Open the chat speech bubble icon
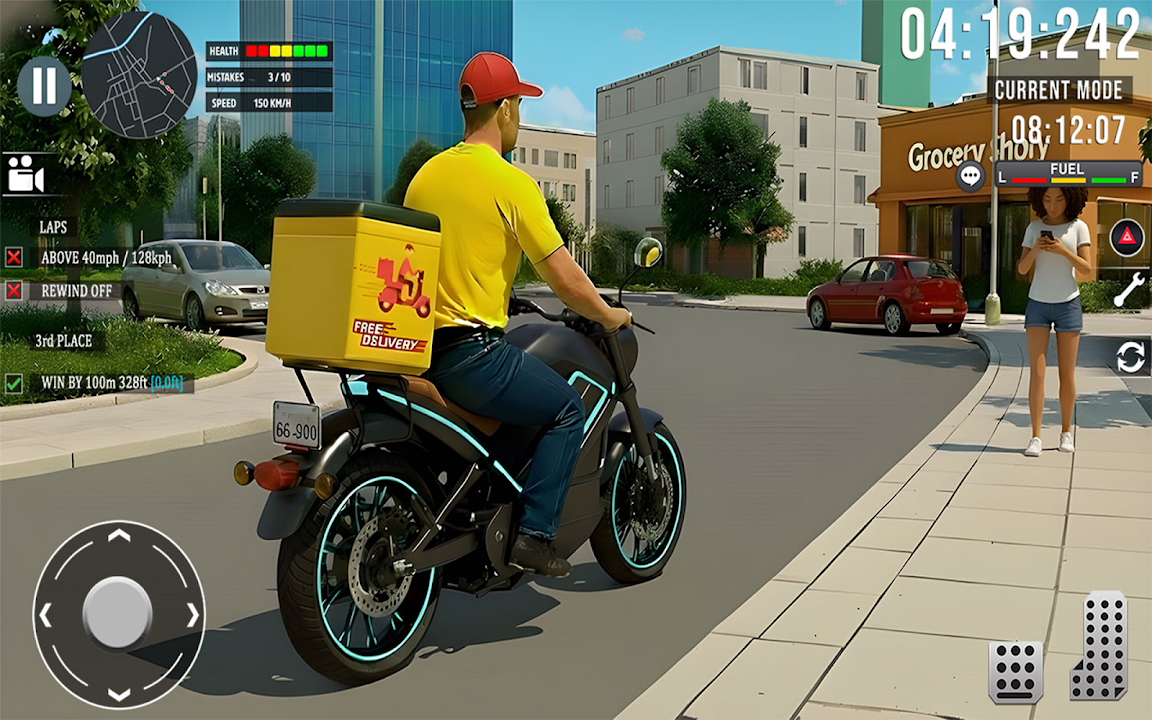Screen dimensions: 1152x720 (x=970, y=176)
